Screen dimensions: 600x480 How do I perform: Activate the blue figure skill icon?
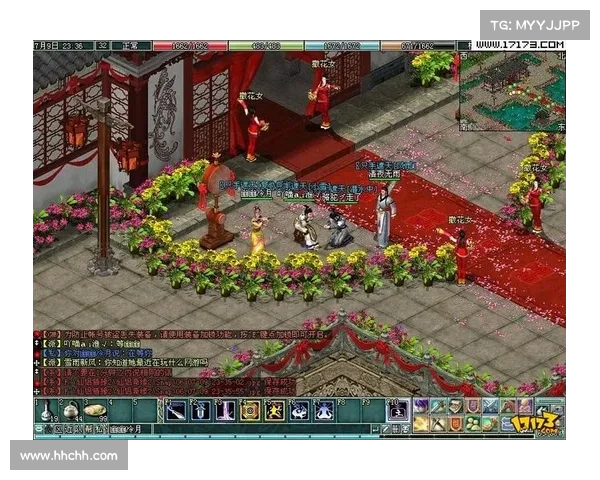click(299, 409)
